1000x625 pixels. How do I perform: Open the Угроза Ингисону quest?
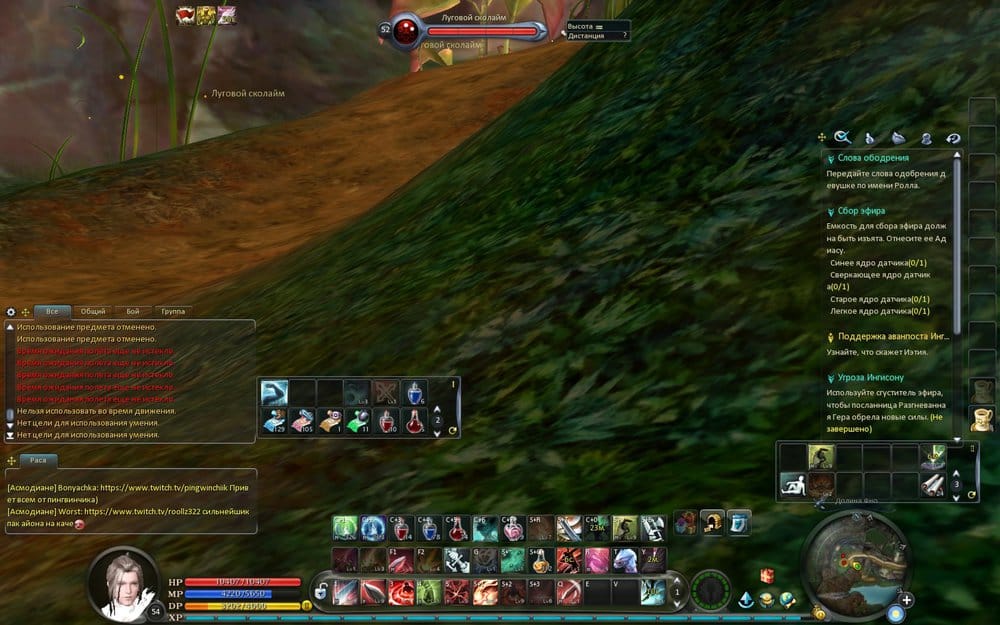pyautogui.click(x=870, y=378)
